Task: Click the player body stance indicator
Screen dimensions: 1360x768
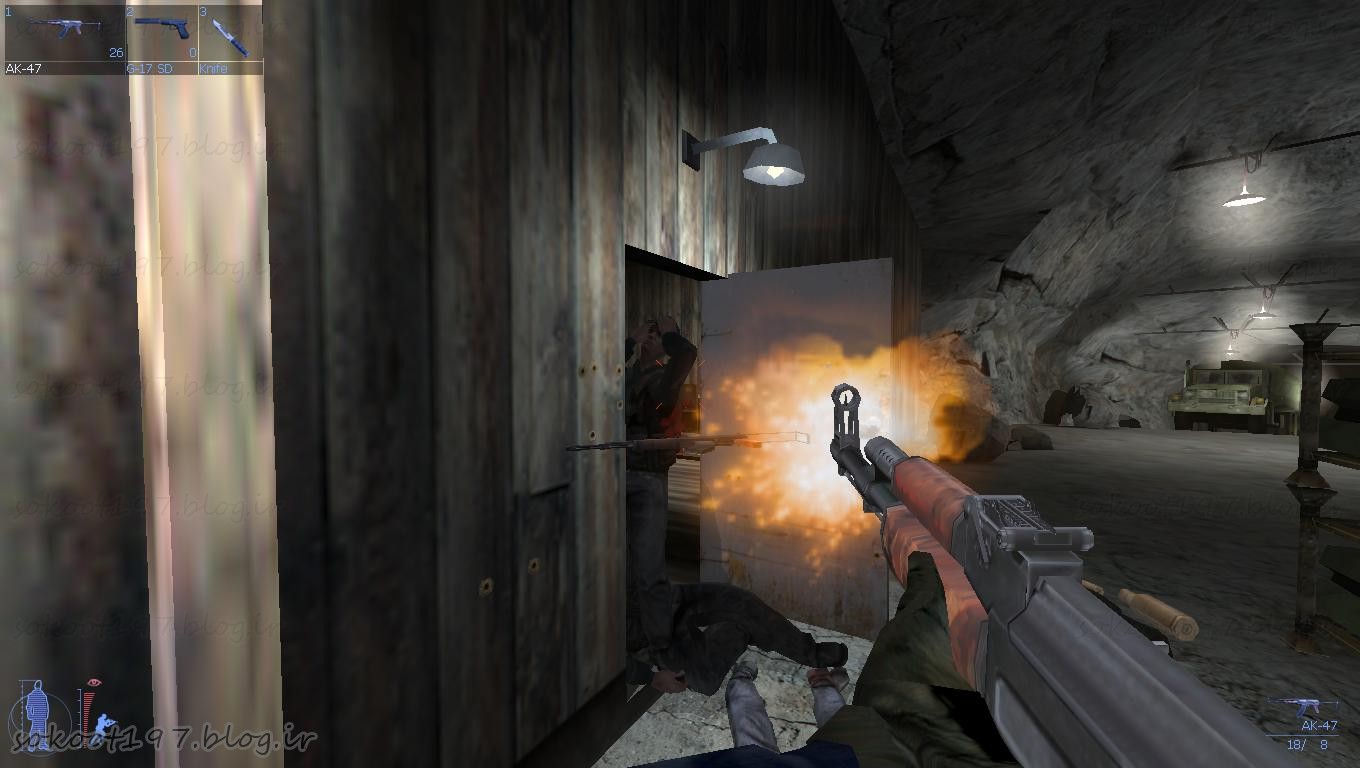Action: coord(38,713)
